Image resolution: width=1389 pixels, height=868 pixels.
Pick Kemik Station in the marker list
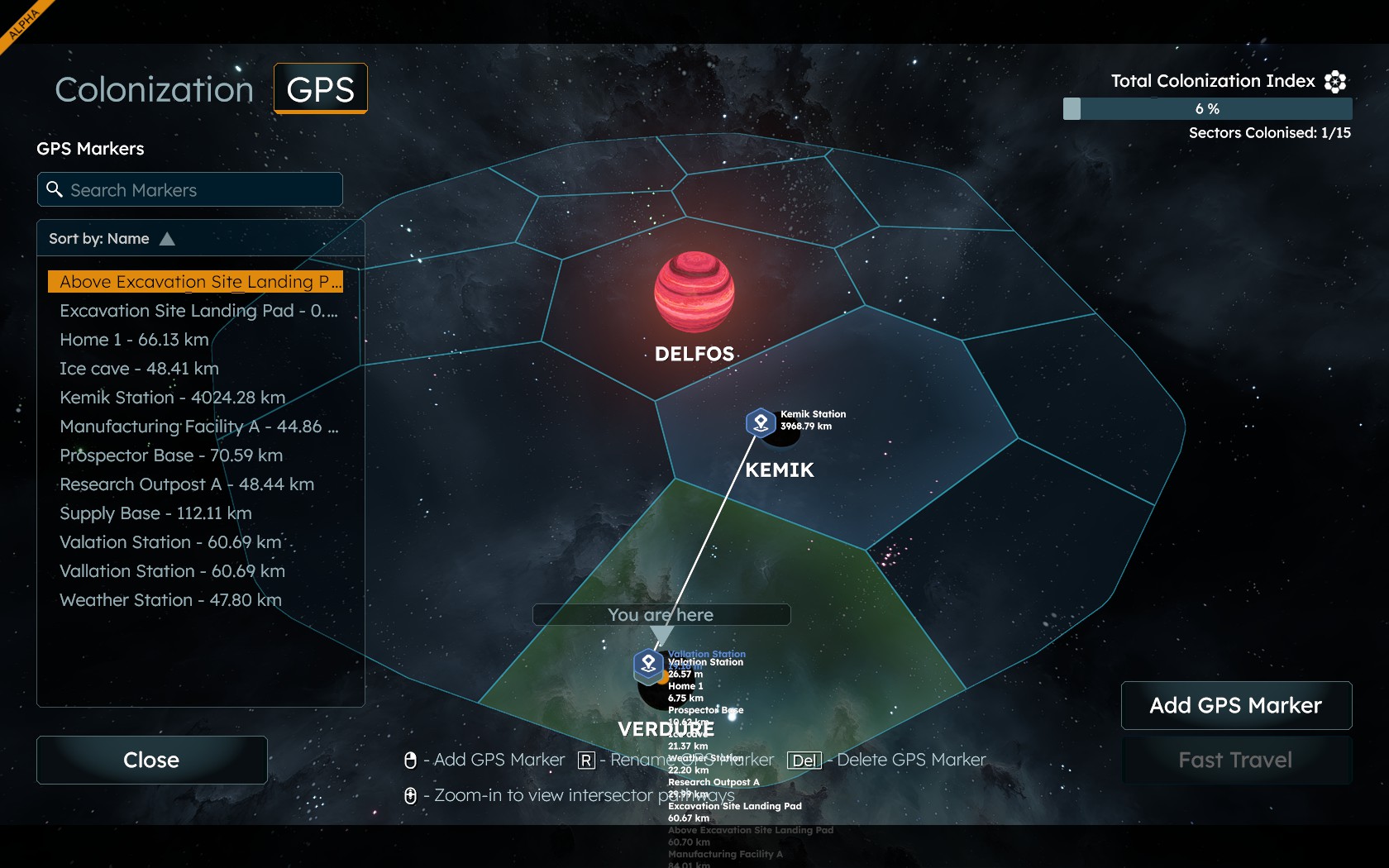tap(172, 398)
